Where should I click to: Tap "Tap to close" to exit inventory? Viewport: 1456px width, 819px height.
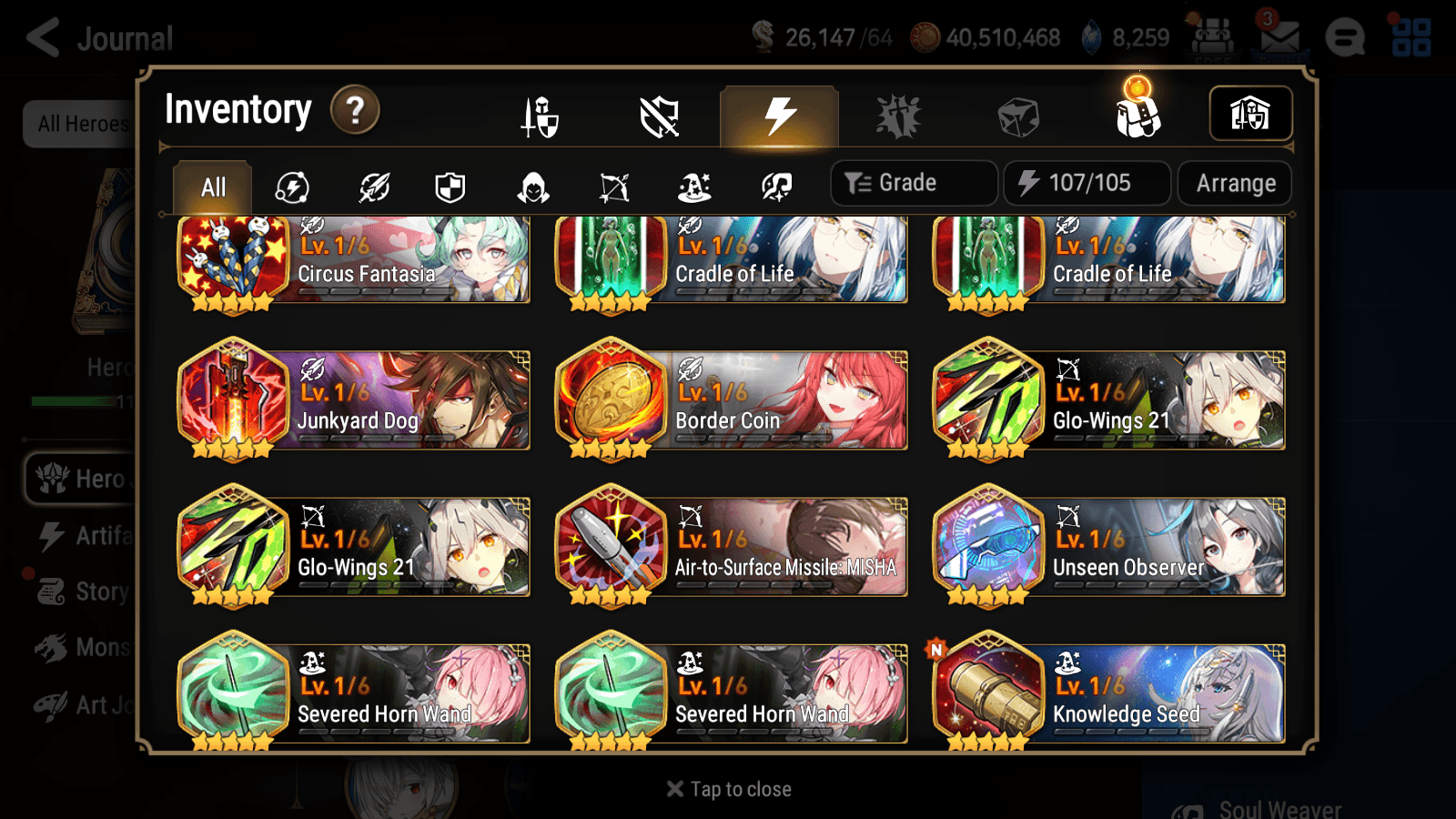[x=727, y=788]
